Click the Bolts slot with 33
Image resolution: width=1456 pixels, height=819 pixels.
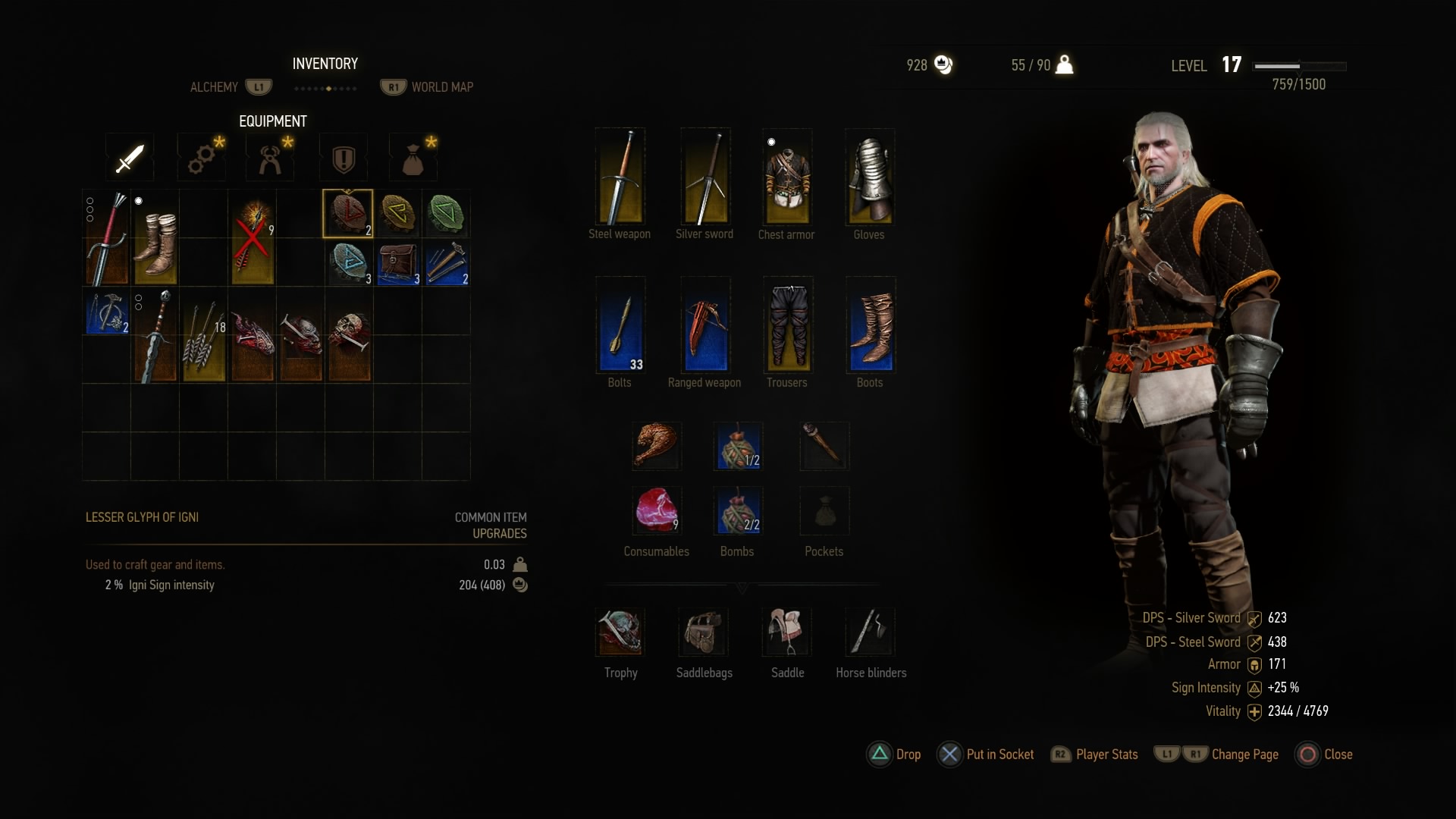[620, 325]
